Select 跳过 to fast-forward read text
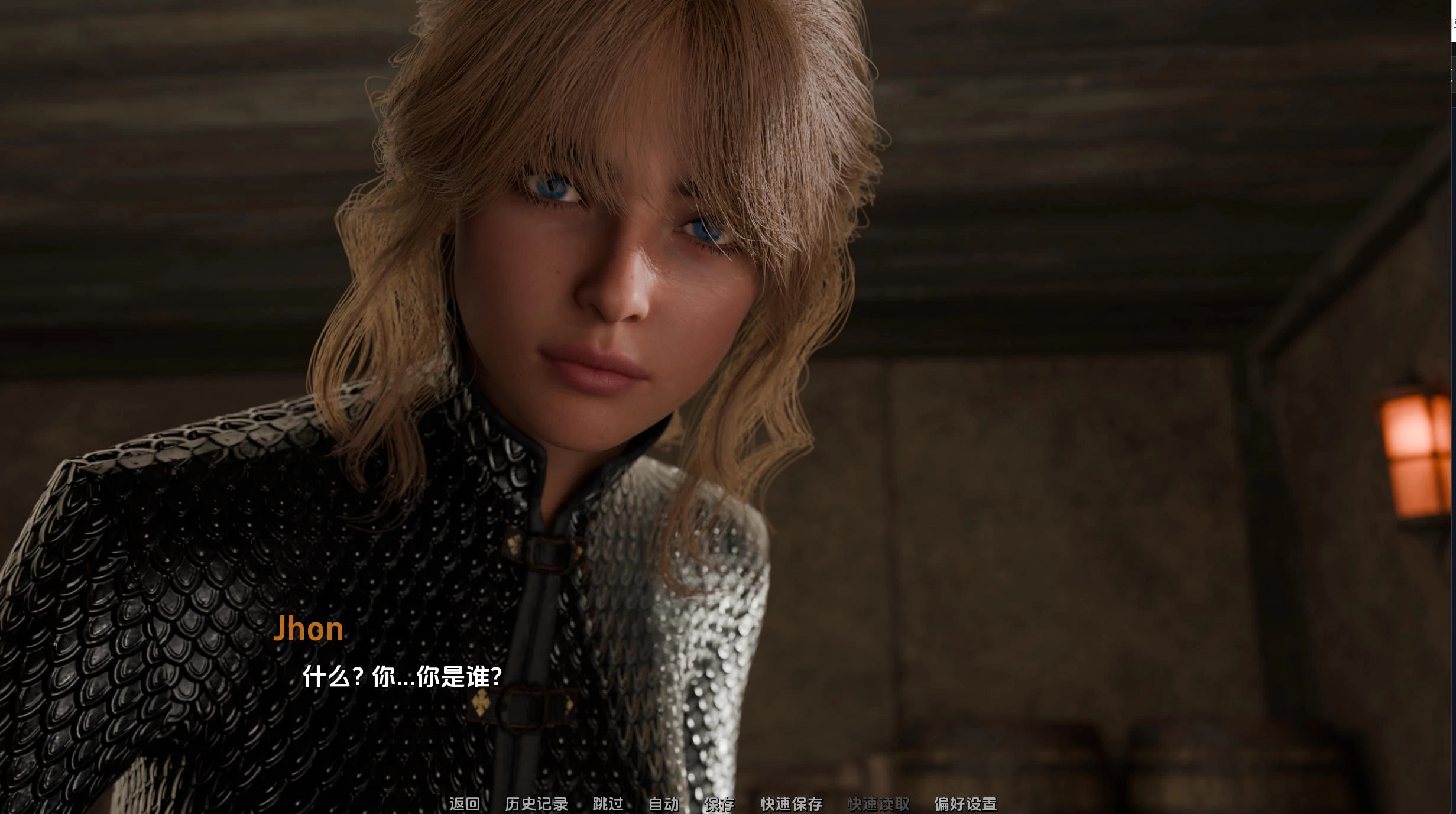Viewport: 1456px width, 814px height. point(608,805)
